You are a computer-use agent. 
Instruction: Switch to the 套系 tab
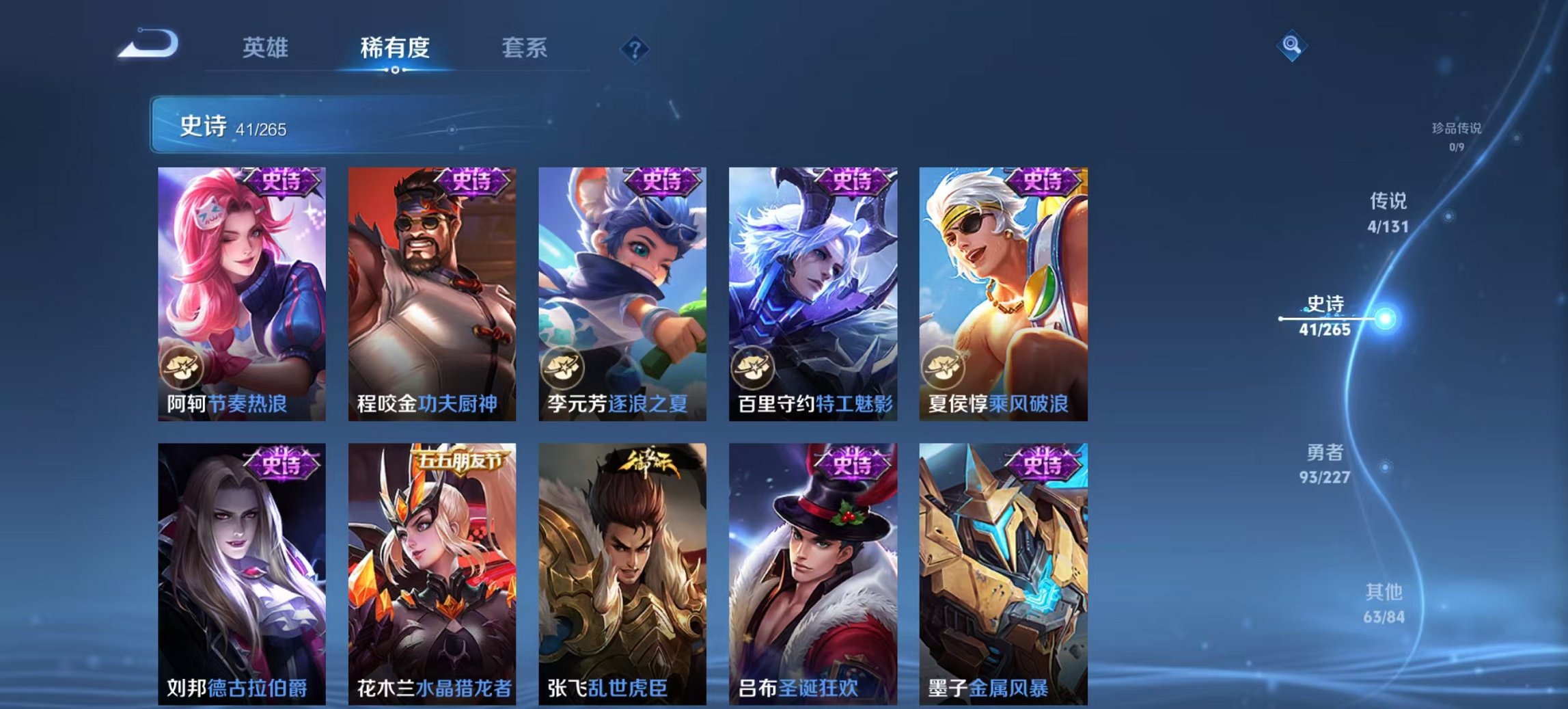524,47
